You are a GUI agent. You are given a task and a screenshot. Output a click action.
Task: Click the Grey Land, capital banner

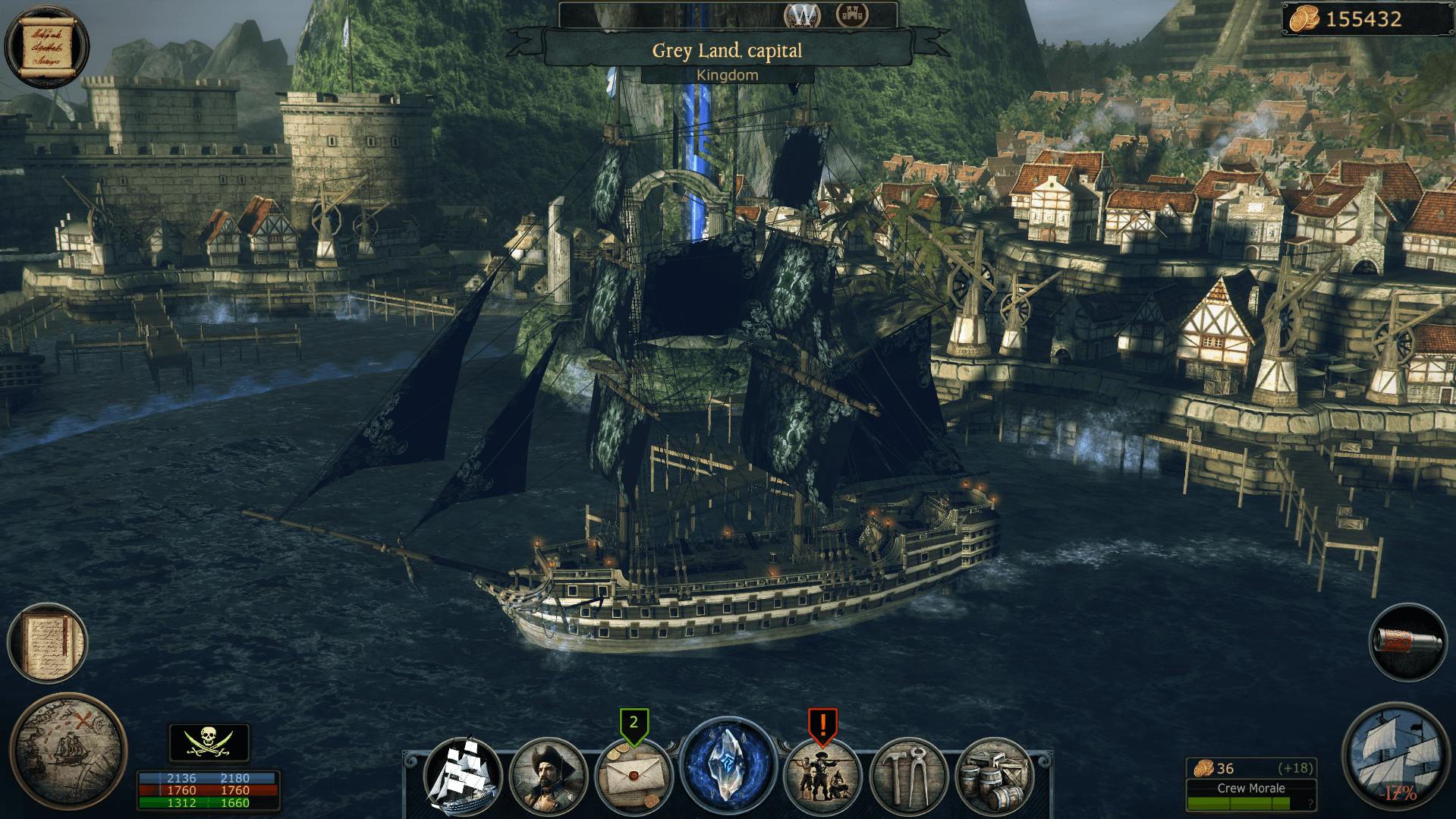tap(727, 50)
